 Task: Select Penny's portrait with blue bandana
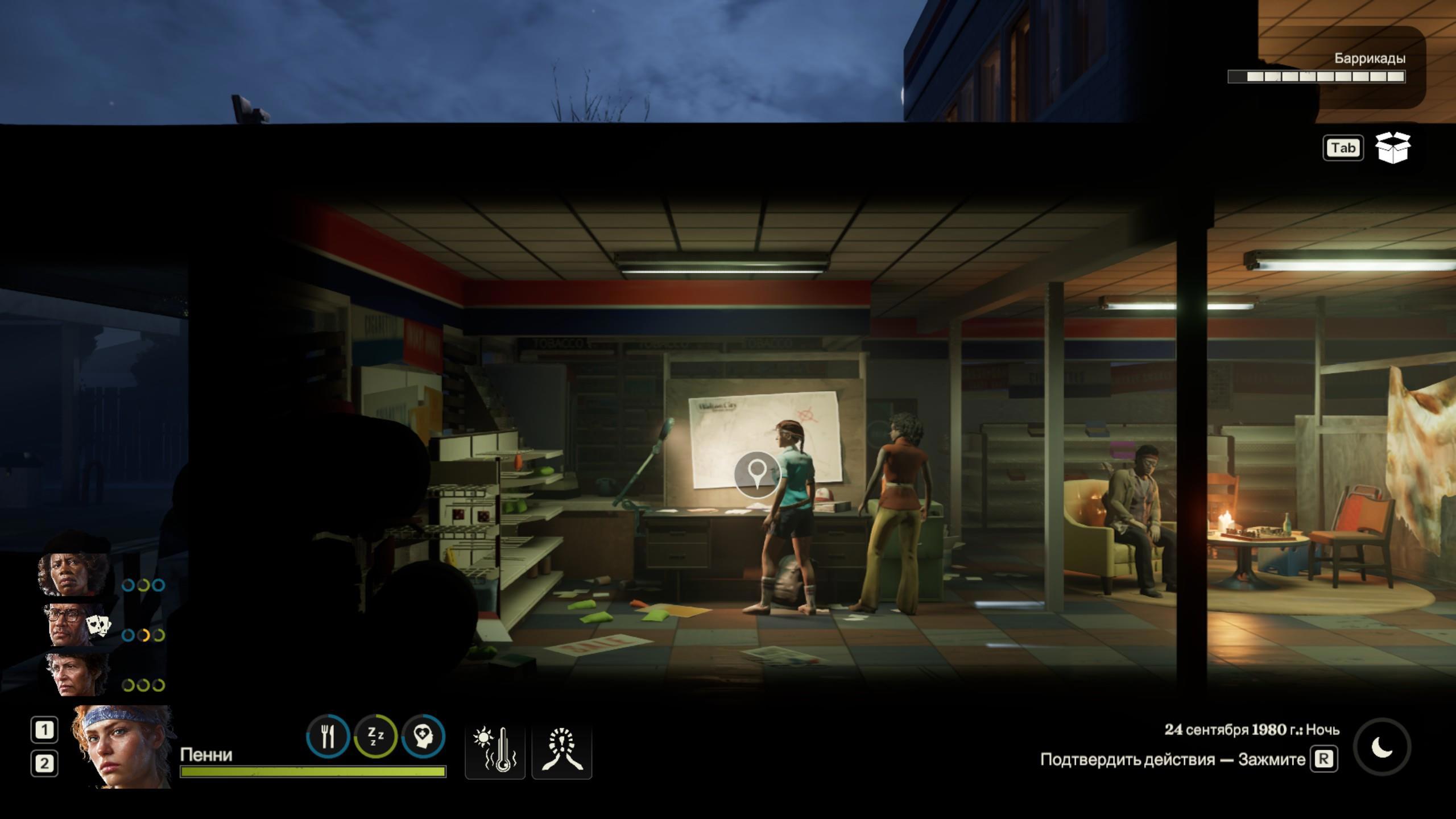(x=122, y=747)
